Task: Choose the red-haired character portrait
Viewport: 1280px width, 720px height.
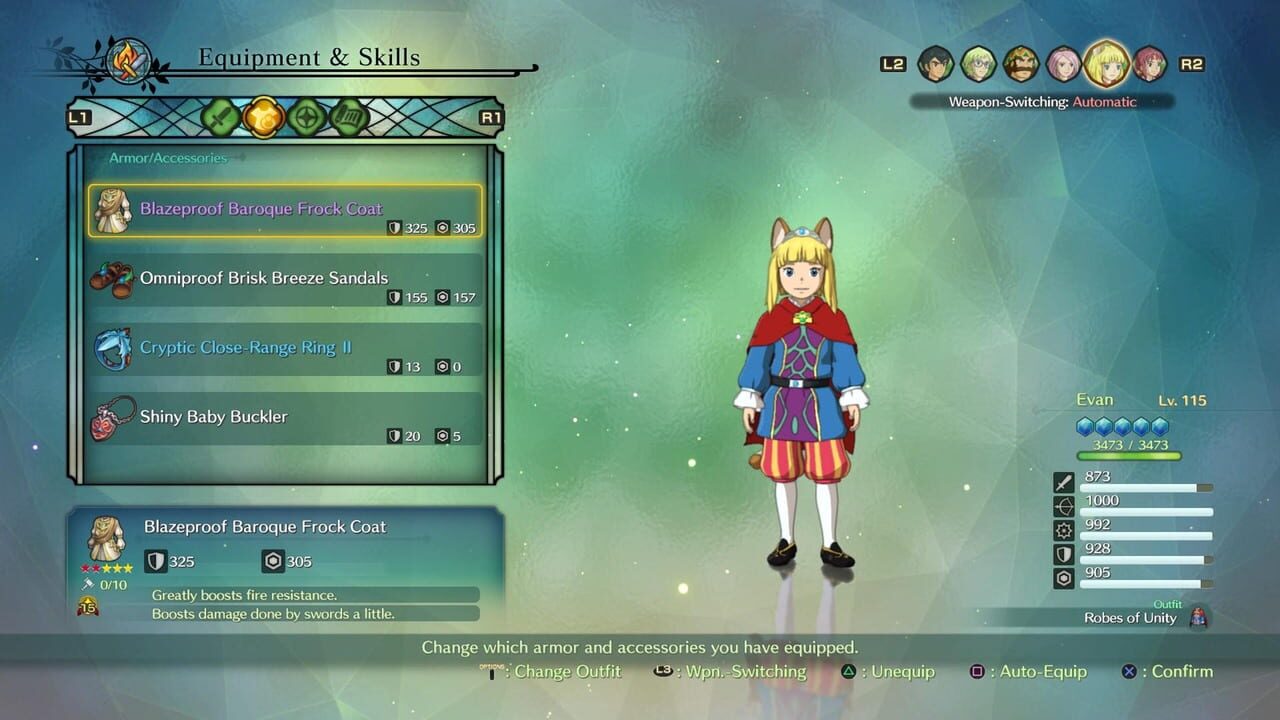Action: (1150, 64)
